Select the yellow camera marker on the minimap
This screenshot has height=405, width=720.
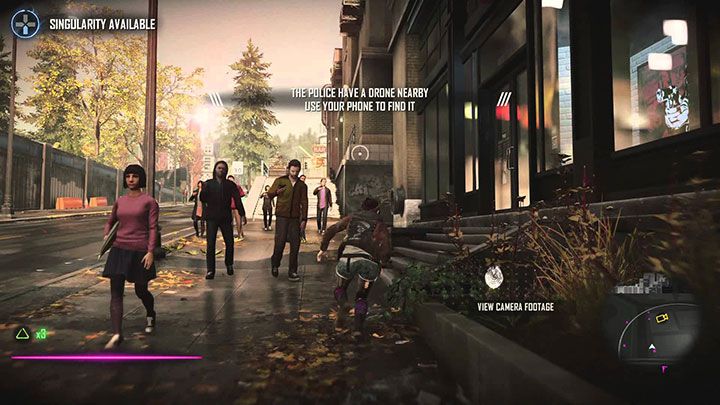pyautogui.click(x=661, y=318)
